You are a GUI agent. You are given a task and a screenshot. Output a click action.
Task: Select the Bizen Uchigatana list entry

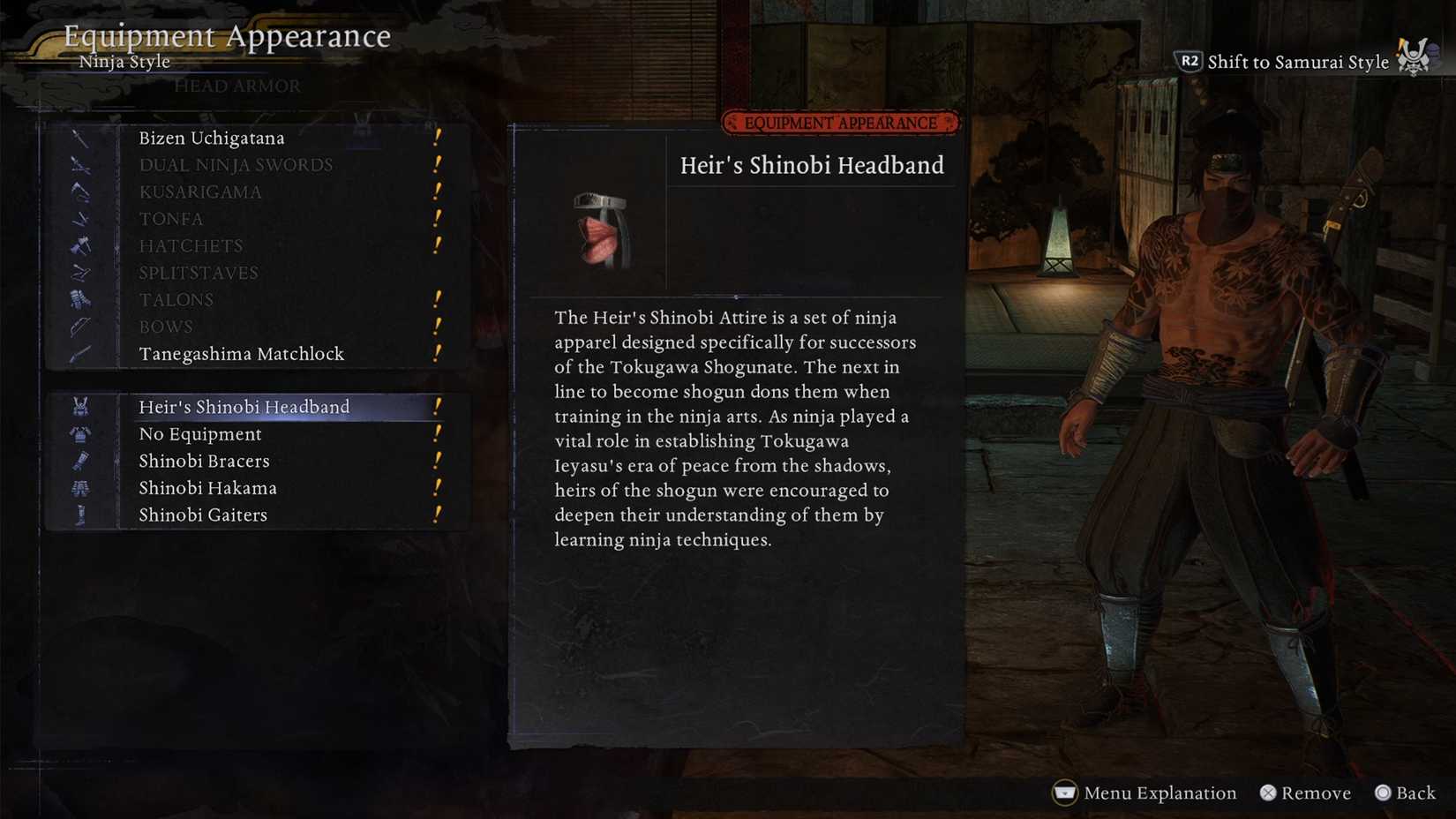click(x=212, y=138)
